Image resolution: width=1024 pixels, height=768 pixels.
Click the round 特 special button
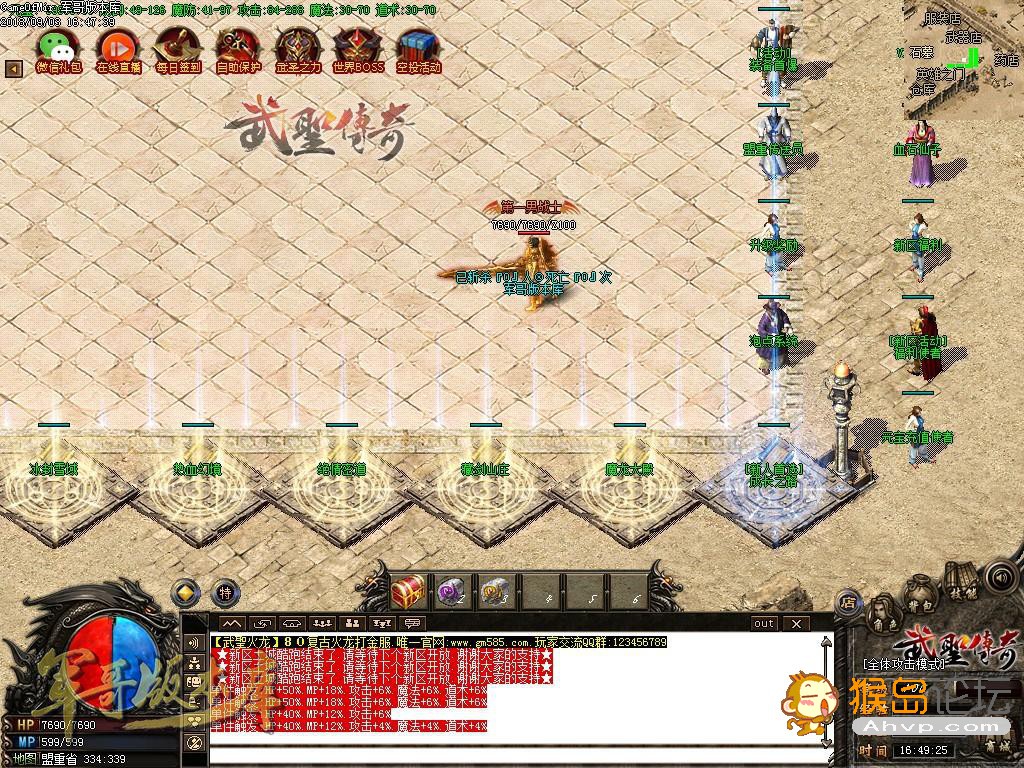point(225,592)
